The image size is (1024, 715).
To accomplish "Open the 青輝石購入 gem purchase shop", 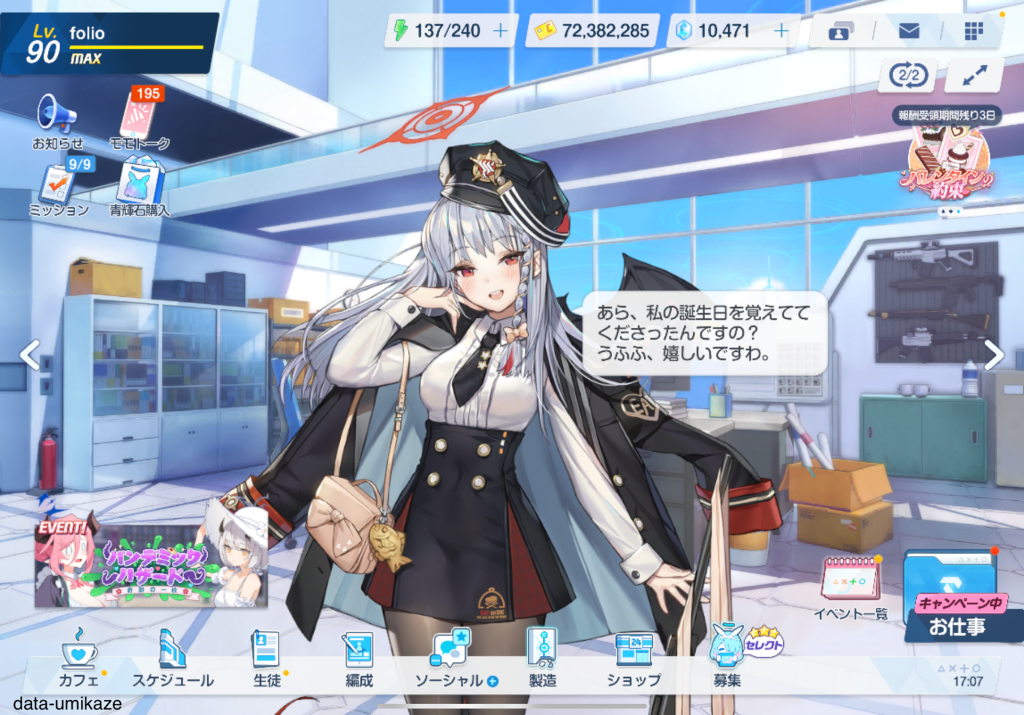I will click(140, 189).
